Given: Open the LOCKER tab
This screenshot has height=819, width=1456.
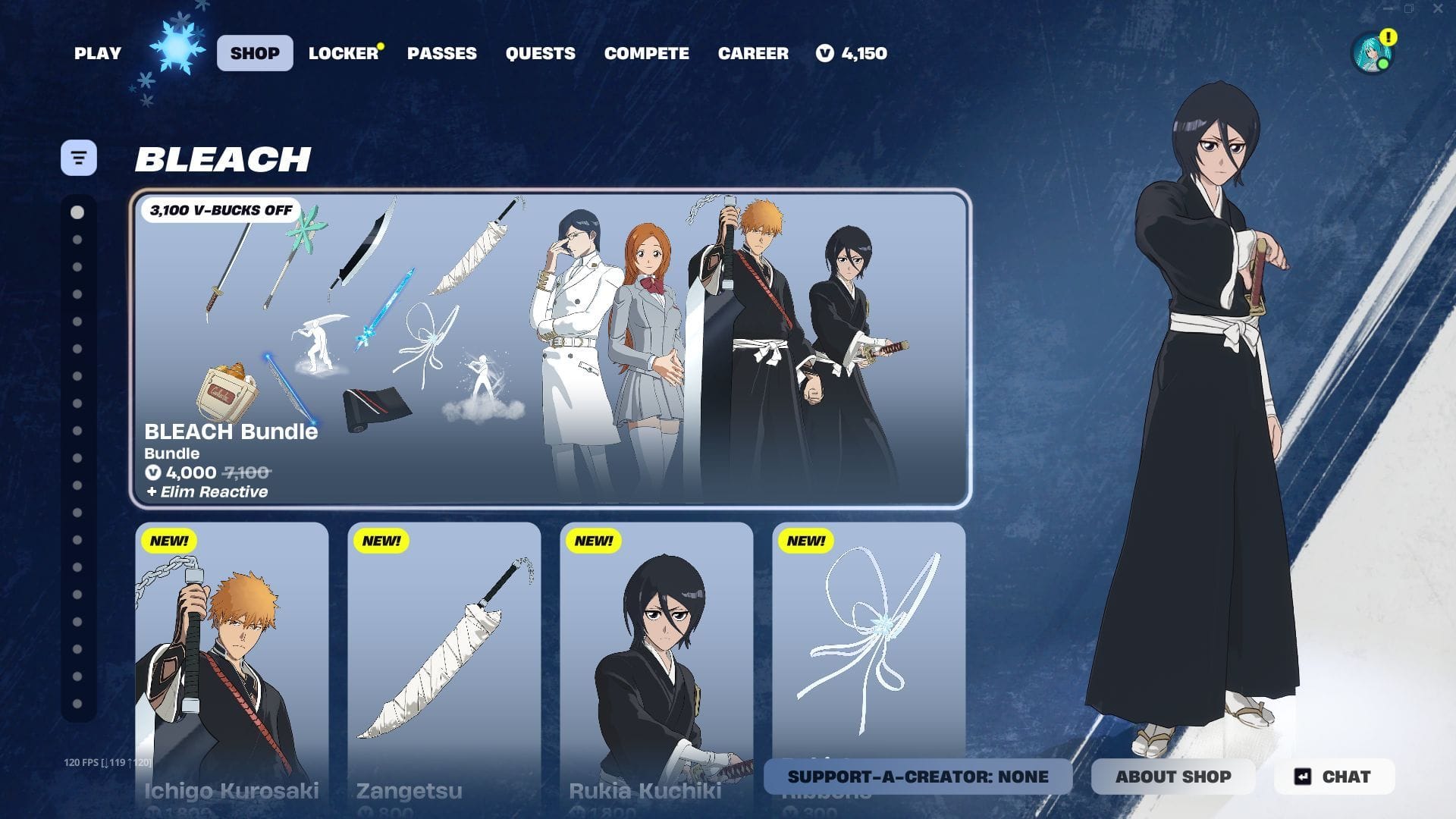Looking at the screenshot, I should coord(344,53).
